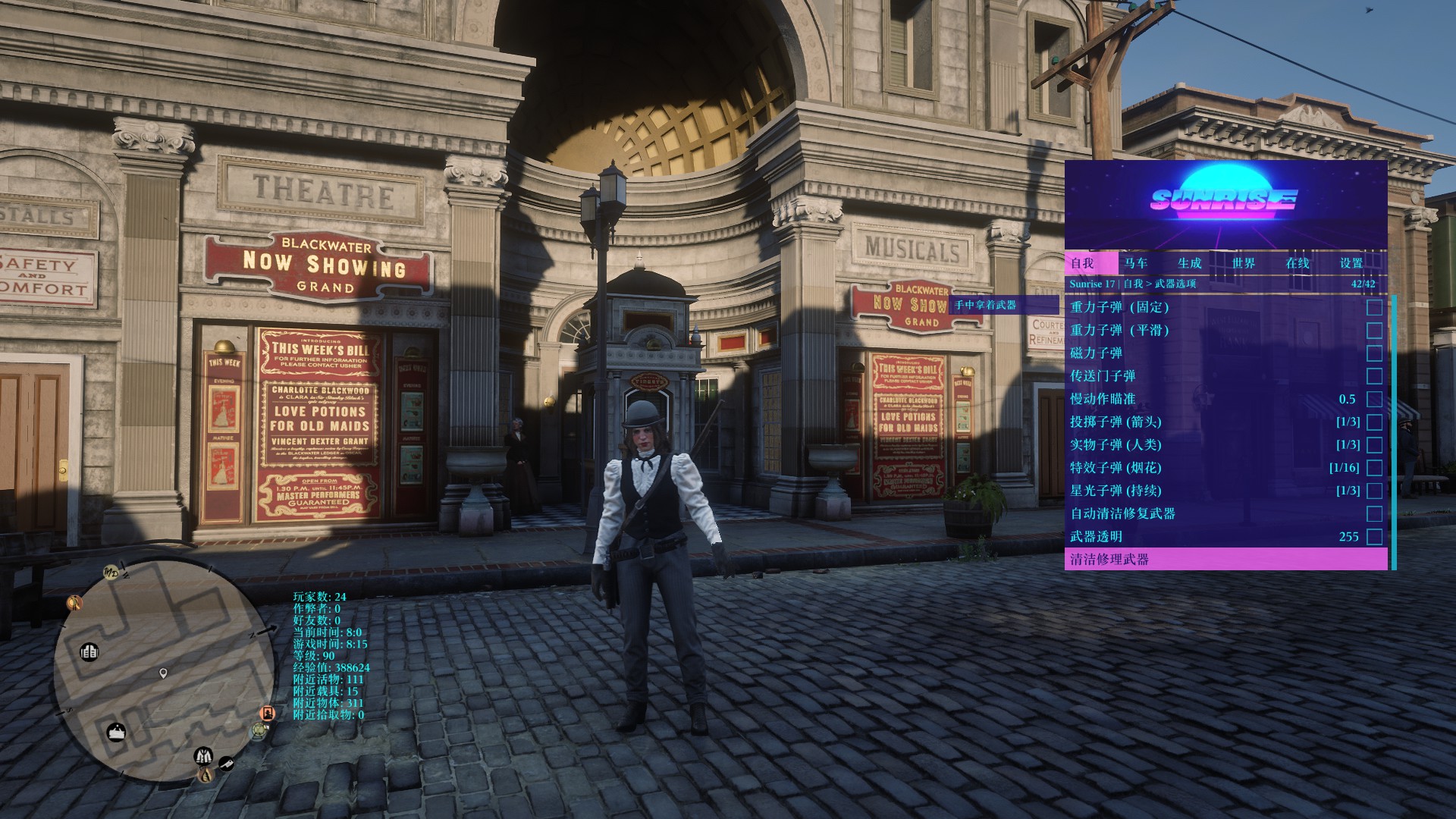The width and height of the screenshot is (1456, 819).
Task: Click the circular minimap
Action: [165, 672]
